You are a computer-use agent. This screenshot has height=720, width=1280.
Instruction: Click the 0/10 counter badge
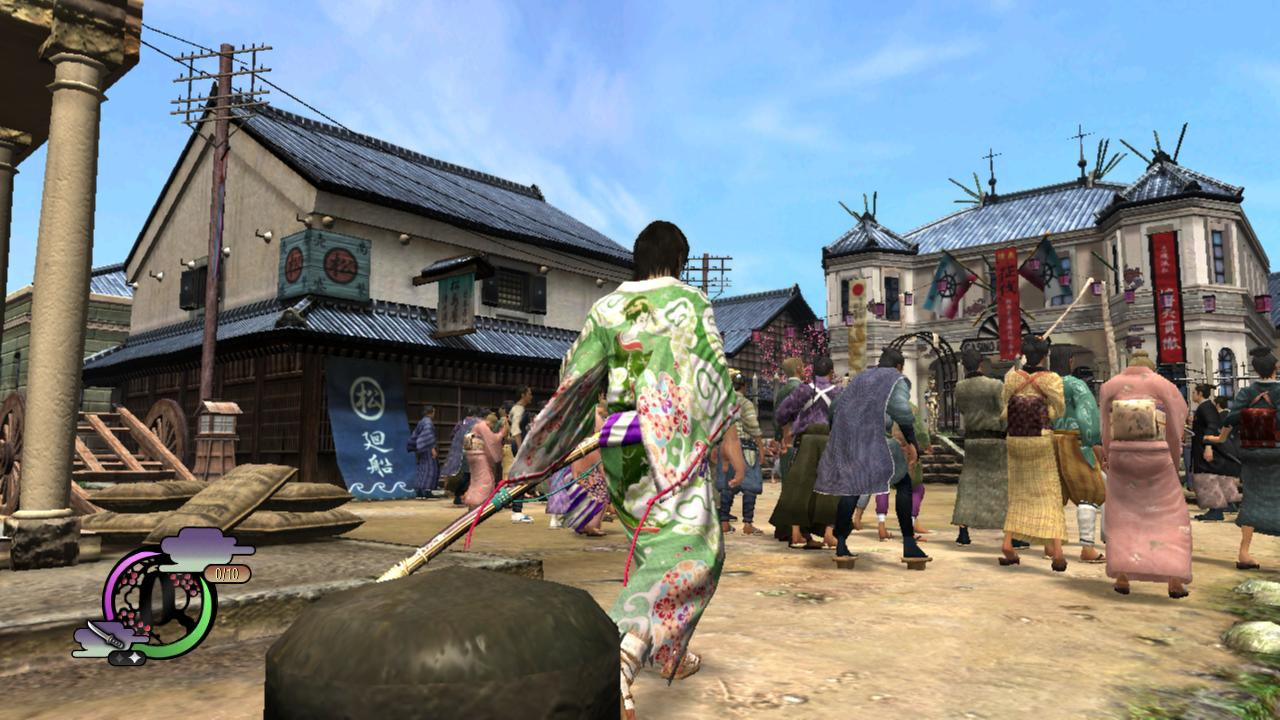point(228,573)
